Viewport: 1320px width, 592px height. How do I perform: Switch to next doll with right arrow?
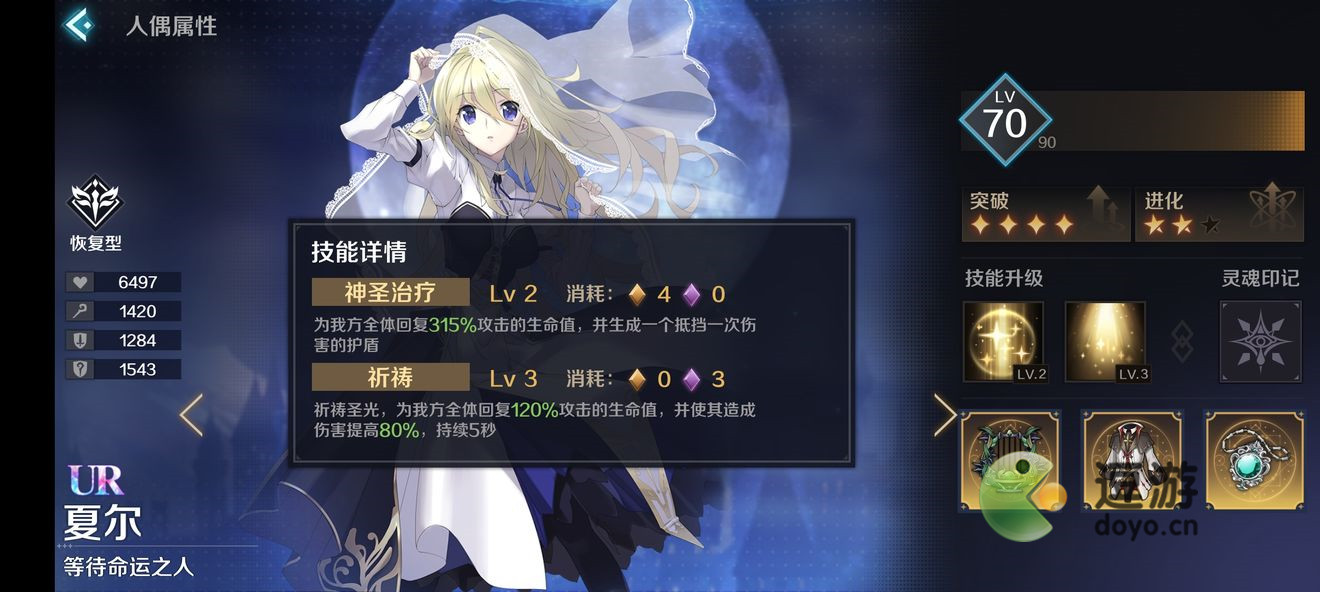coord(943,415)
